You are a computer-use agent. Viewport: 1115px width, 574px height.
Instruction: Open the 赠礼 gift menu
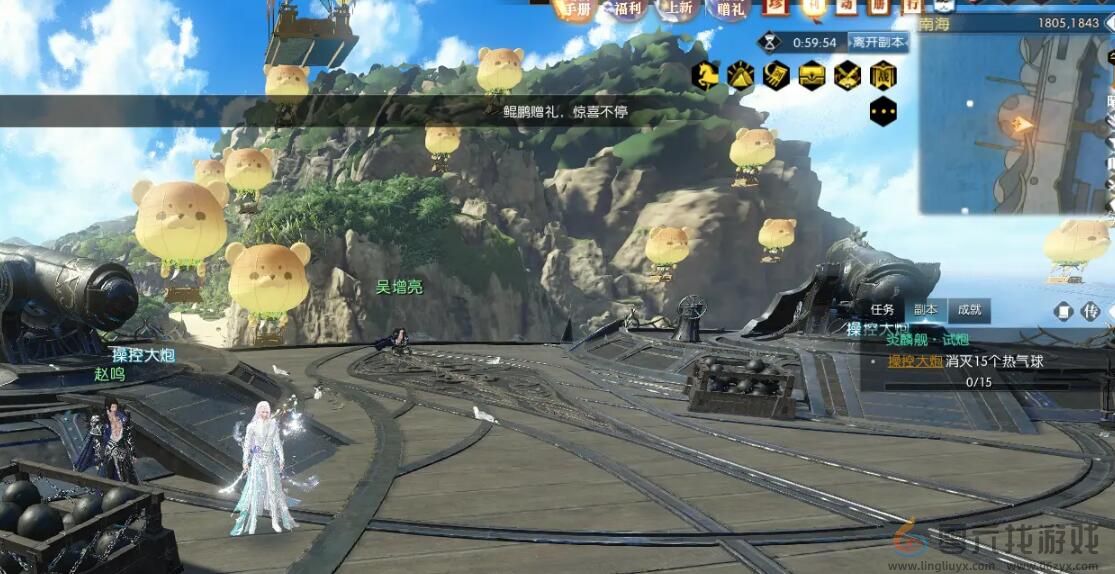[731, 9]
